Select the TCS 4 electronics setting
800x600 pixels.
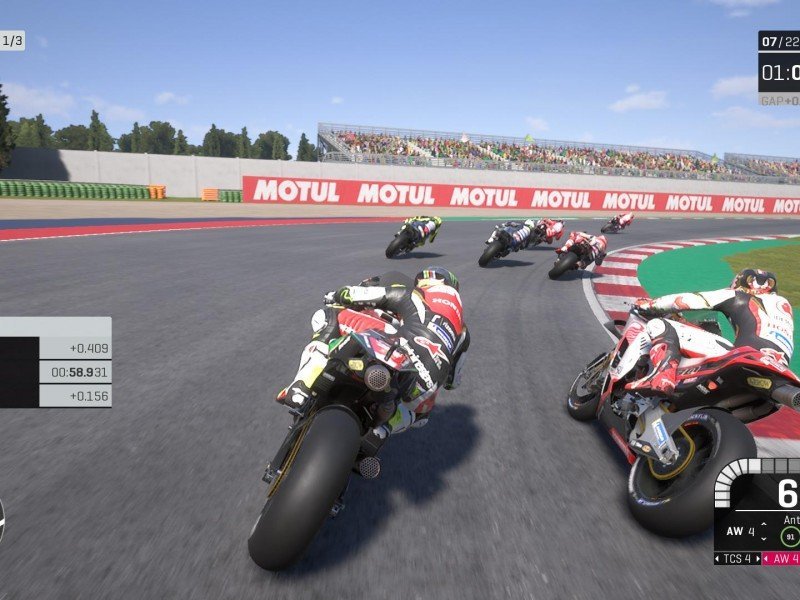point(737,558)
